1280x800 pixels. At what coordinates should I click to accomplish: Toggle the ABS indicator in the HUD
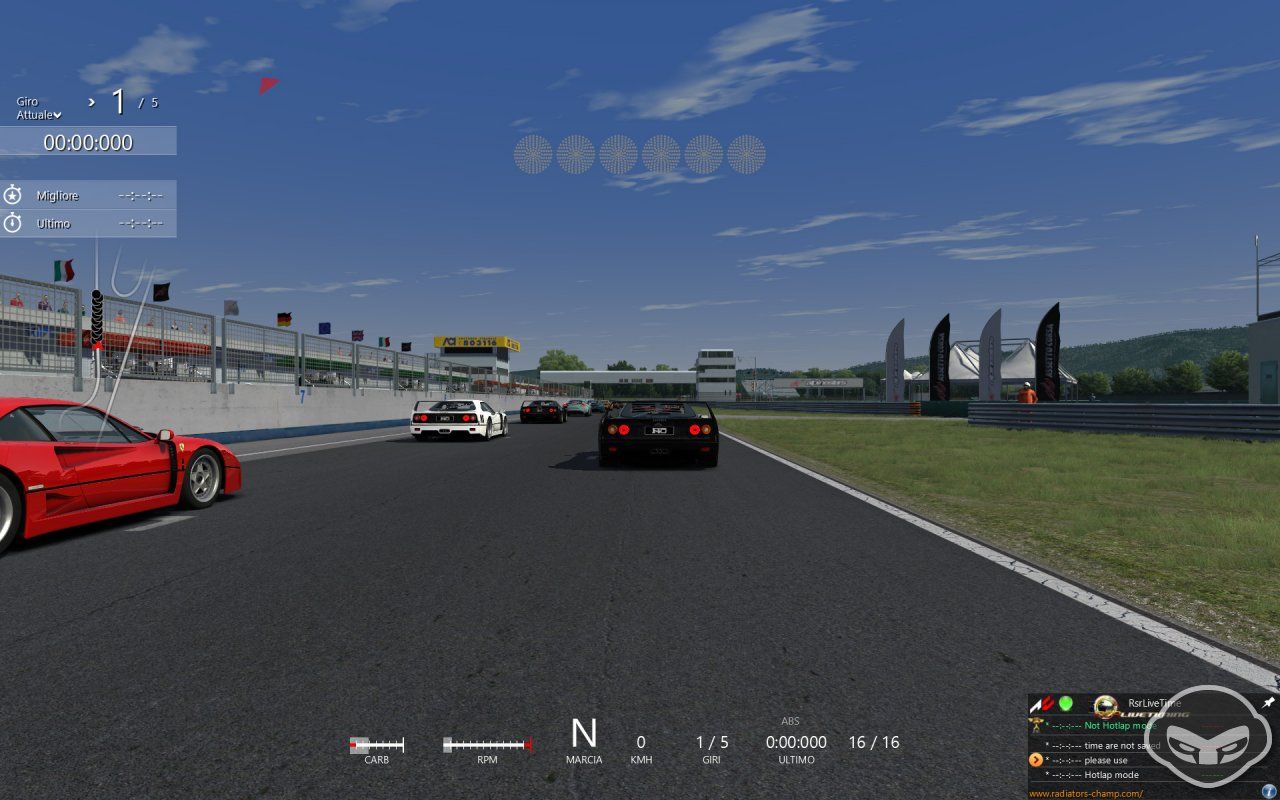pyautogui.click(x=790, y=720)
